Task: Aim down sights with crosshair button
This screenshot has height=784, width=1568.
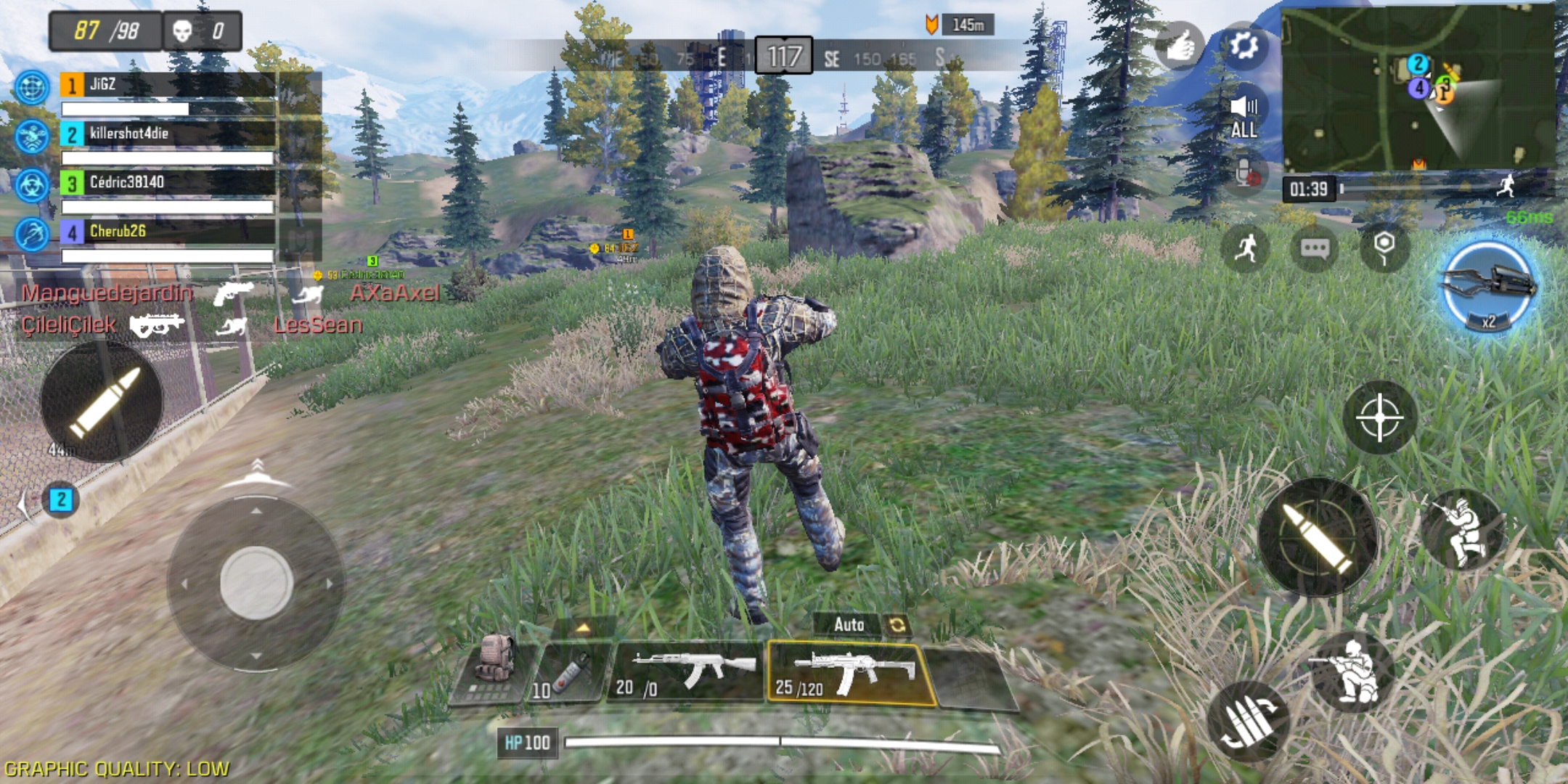Action: 1379,418
